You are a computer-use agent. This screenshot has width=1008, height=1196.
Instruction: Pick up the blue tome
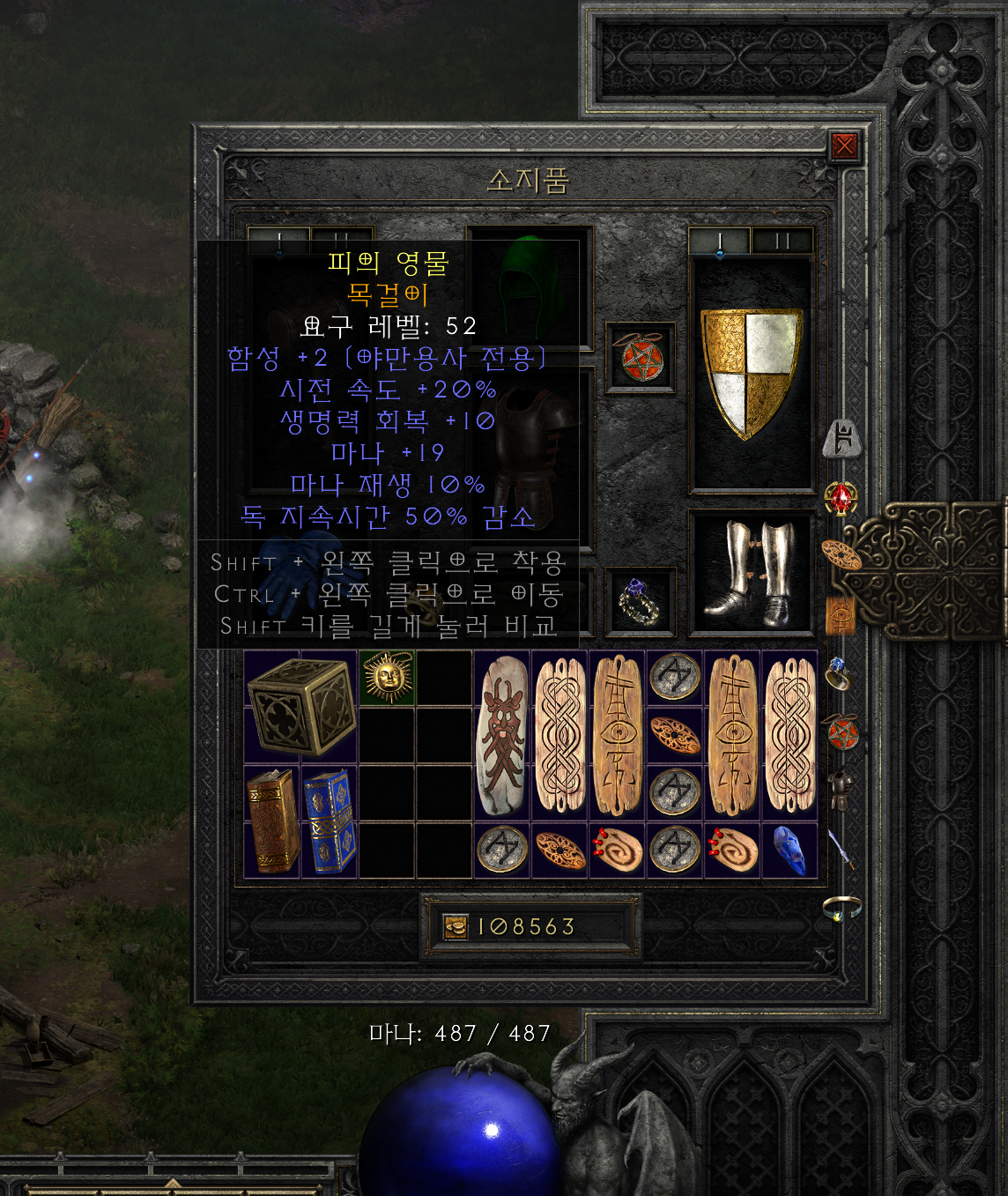[330, 821]
